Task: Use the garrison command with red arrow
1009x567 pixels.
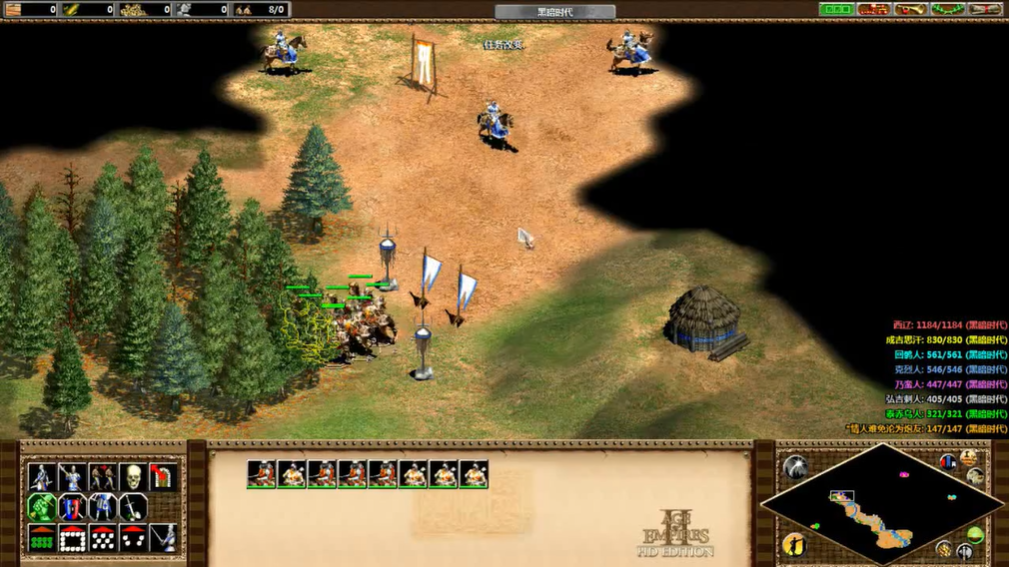Action: [x=163, y=478]
